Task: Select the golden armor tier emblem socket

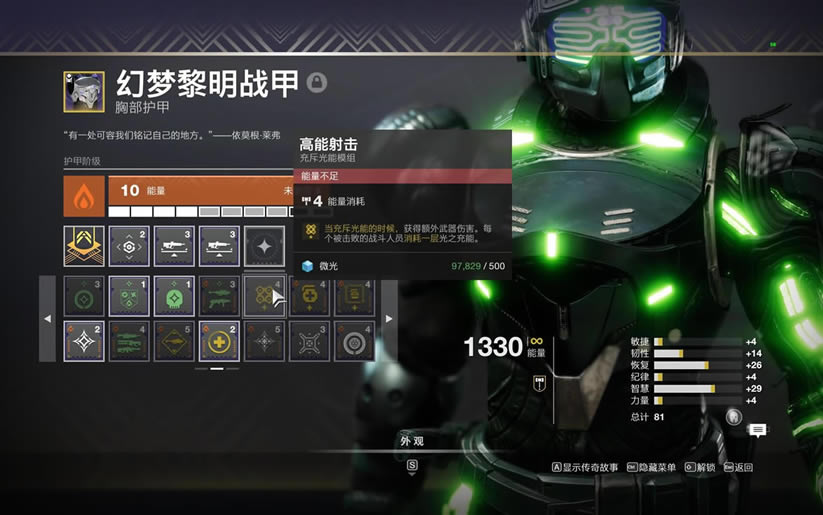Action: [x=84, y=246]
